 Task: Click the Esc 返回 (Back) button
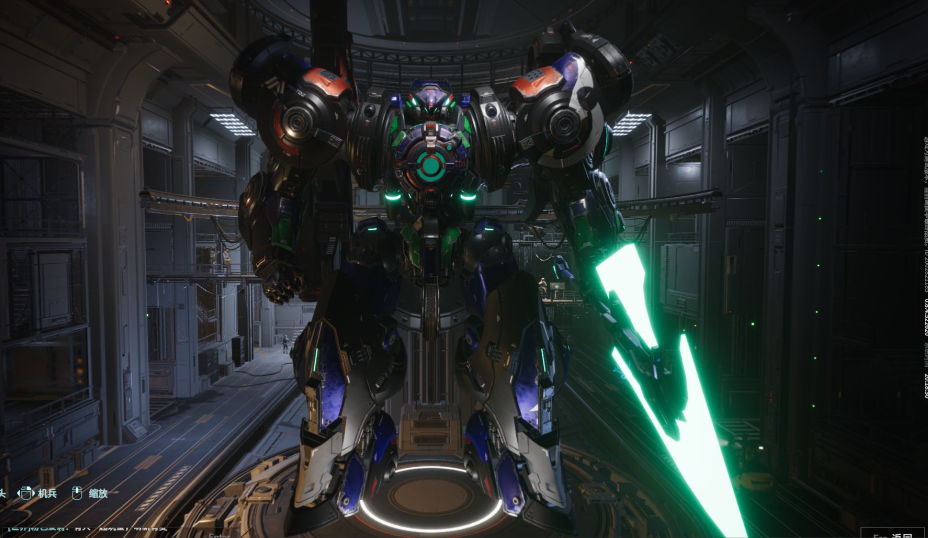(893, 533)
